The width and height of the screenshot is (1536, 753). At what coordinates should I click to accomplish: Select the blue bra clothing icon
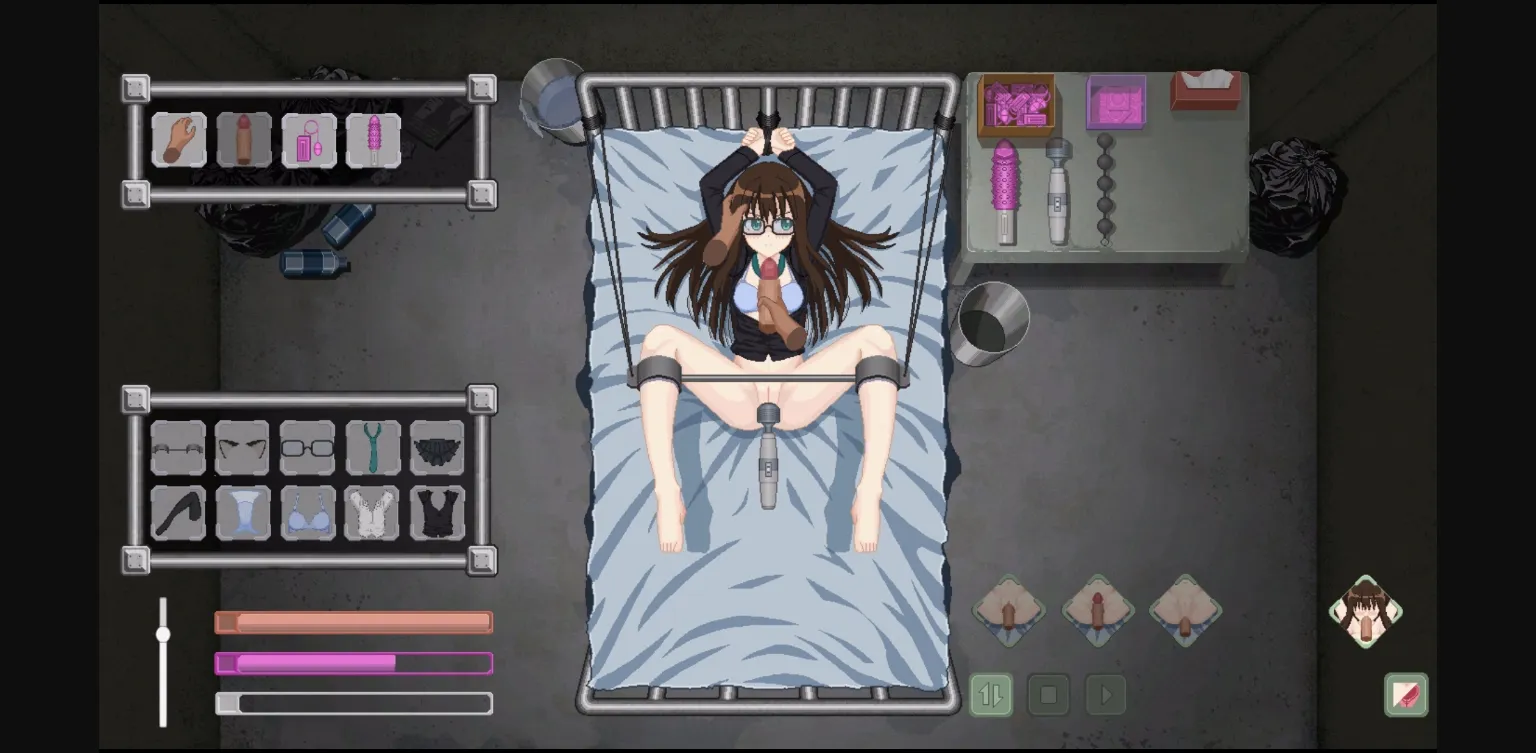tap(308, 511)
